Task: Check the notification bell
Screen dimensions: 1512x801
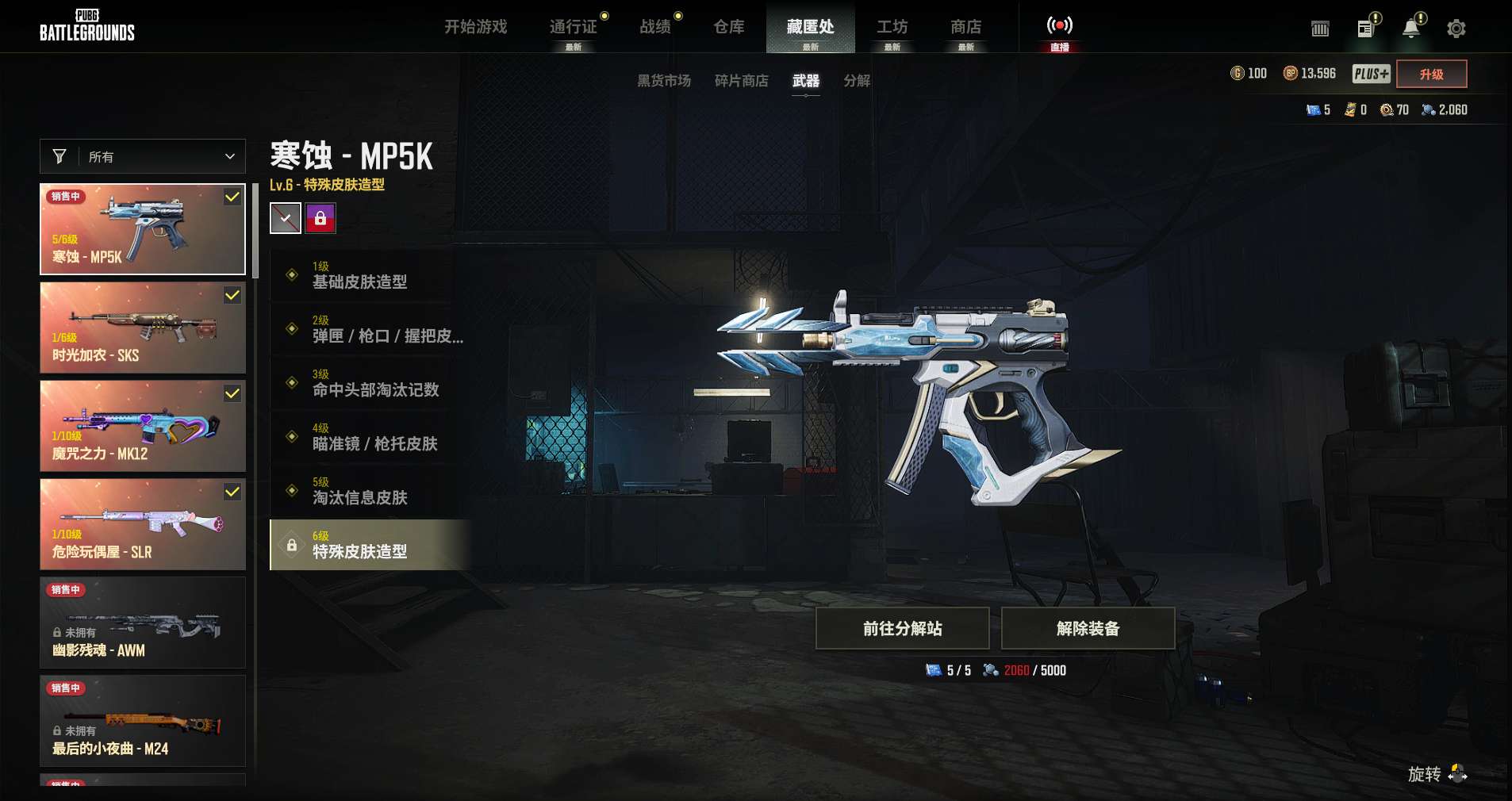Action: [x=1410, y=29]
